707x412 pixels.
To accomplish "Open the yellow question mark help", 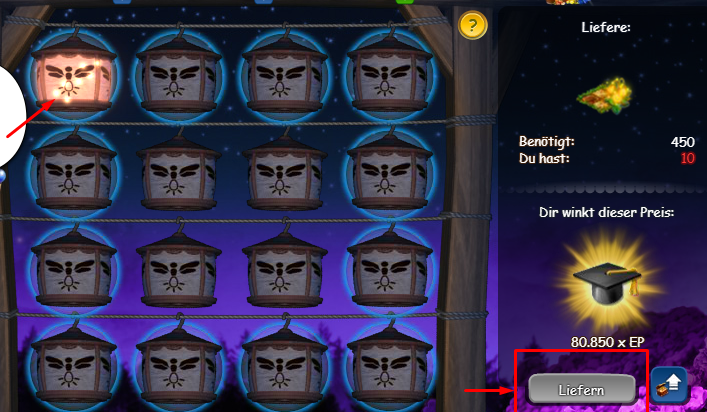I will pos(473,25).
